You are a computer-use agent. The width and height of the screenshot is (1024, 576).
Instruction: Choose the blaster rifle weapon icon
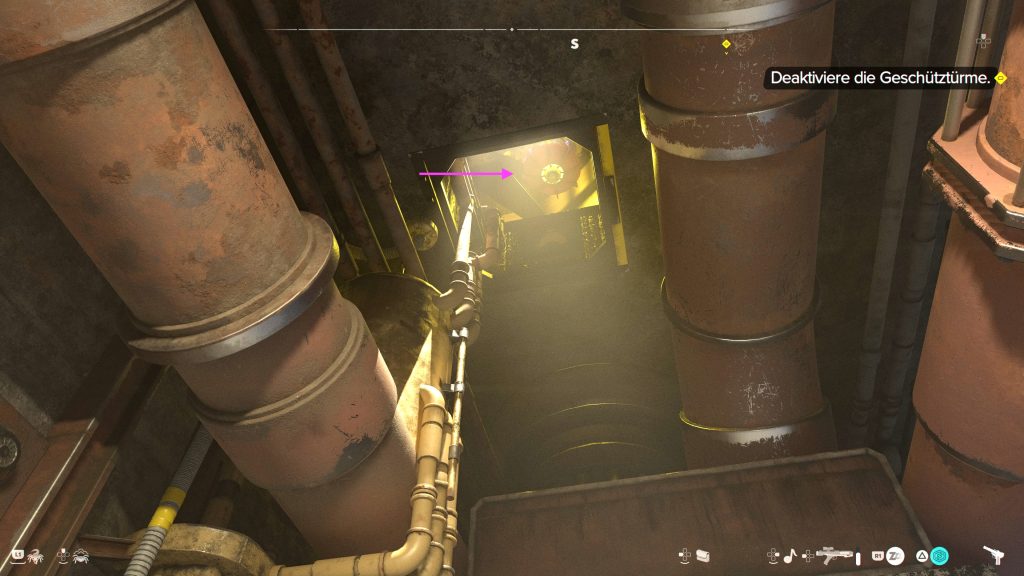tap(835, 554)
